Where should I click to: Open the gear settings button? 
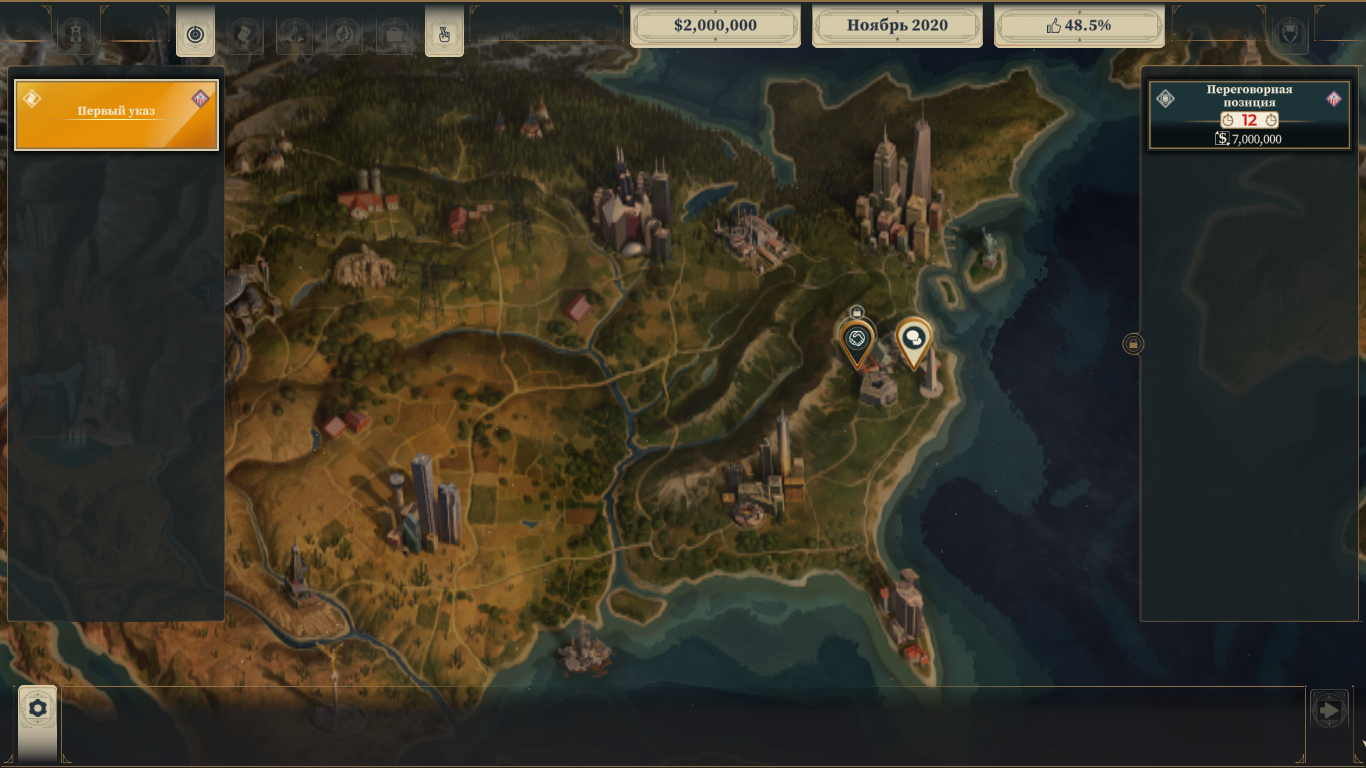pos(38,709)
